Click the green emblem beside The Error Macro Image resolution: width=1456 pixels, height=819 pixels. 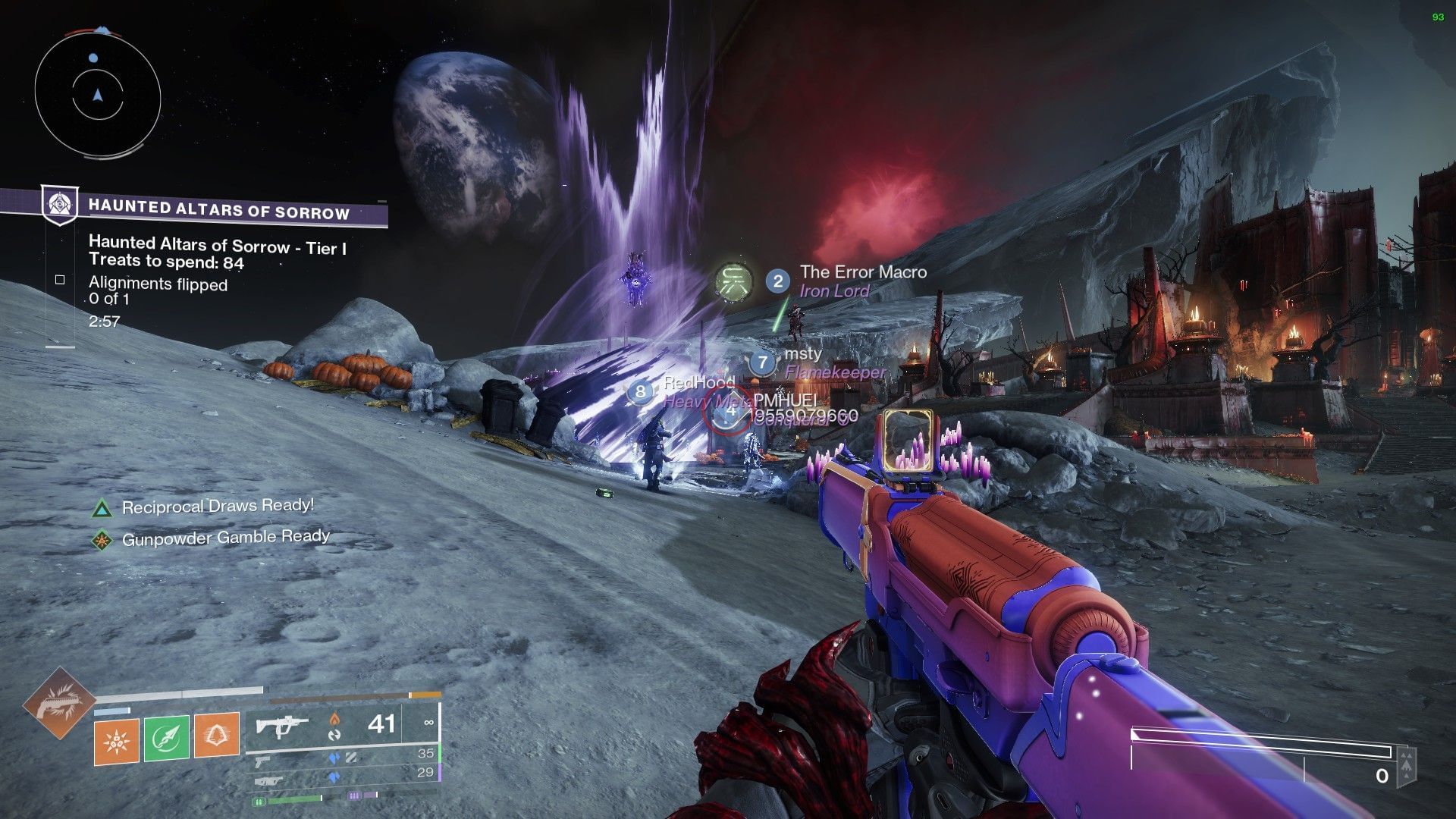[734, 281]
